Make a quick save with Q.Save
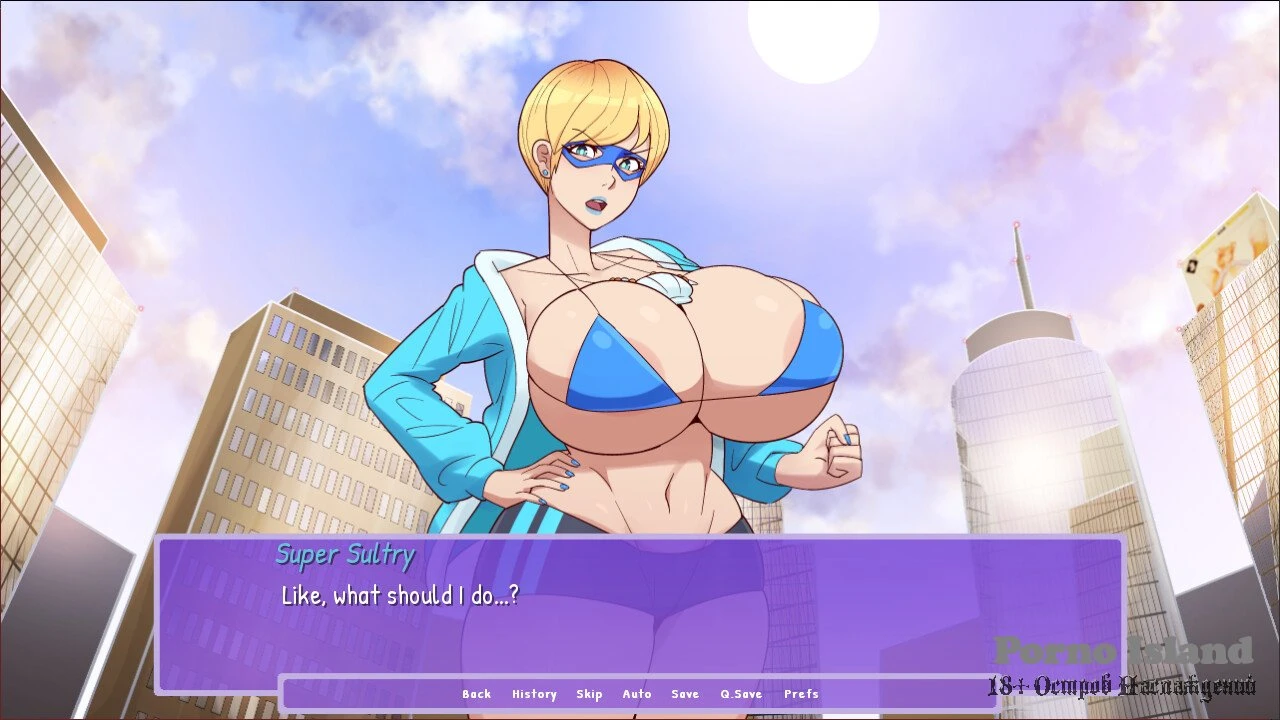Viewport: 1280px width, 720px height. tap(741, 694)
